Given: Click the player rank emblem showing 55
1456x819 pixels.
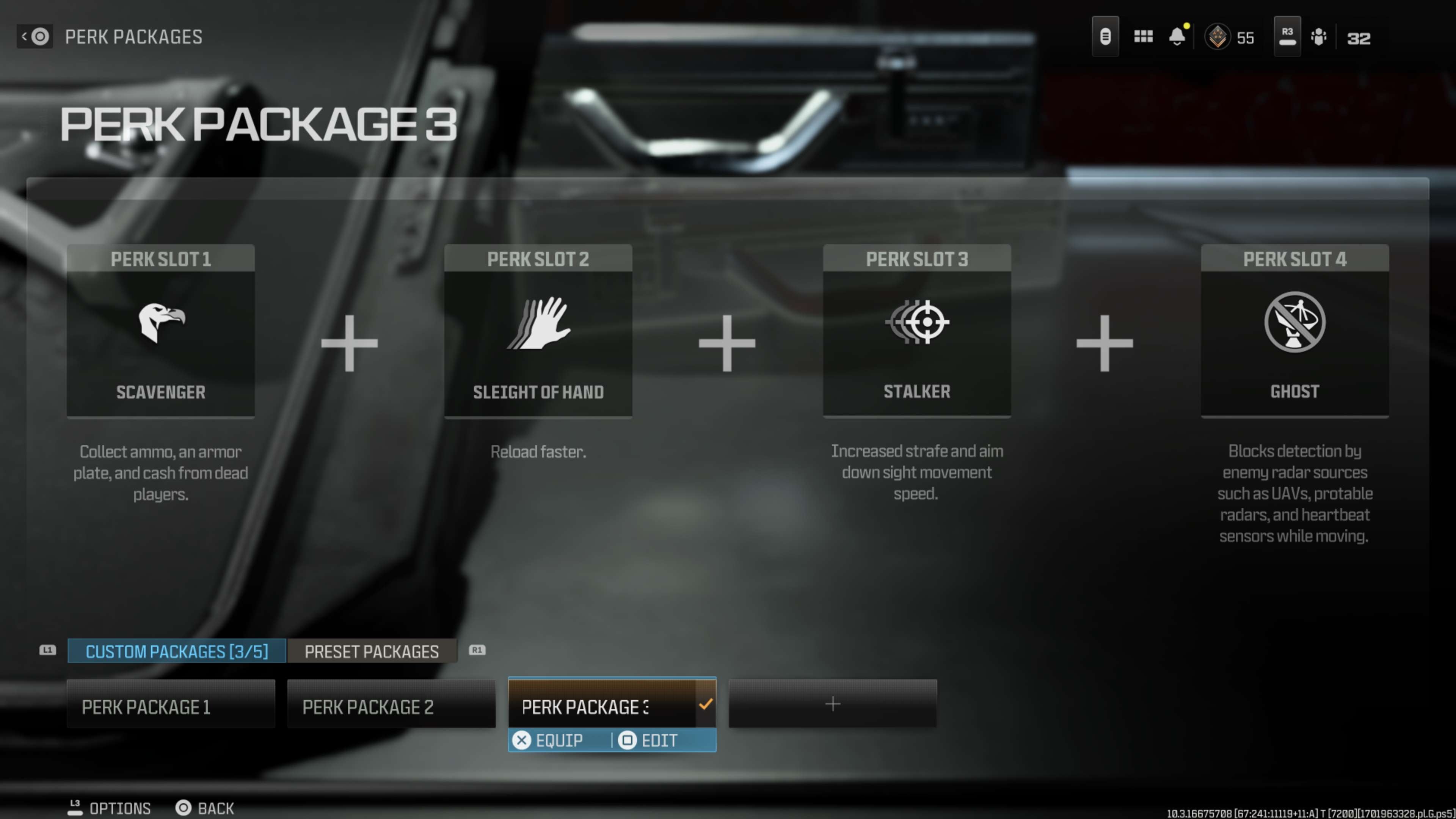Looking at the screenshot, I should [x=1218, y=36].
